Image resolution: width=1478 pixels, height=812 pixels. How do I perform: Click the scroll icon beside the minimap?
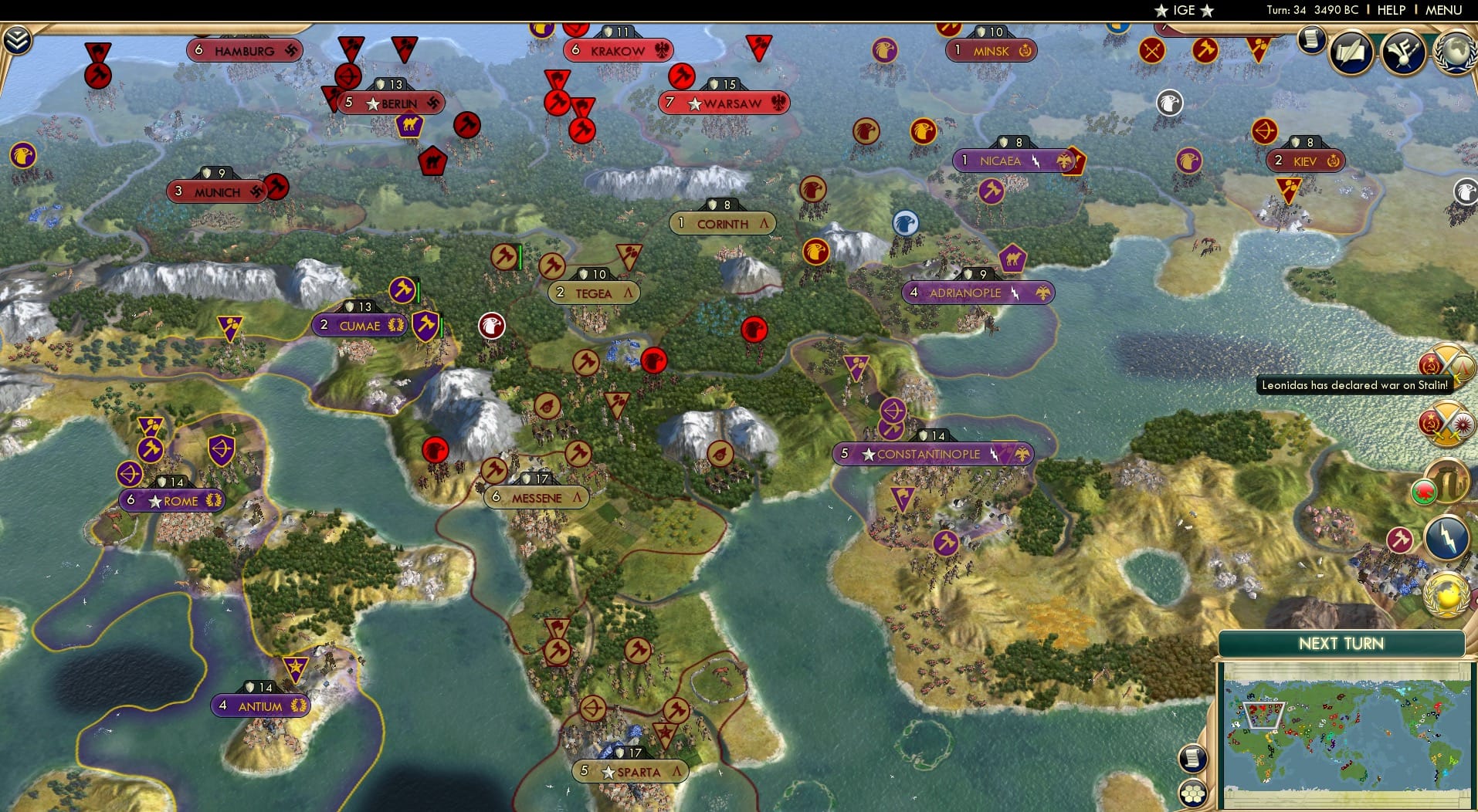pos(1192,759)
